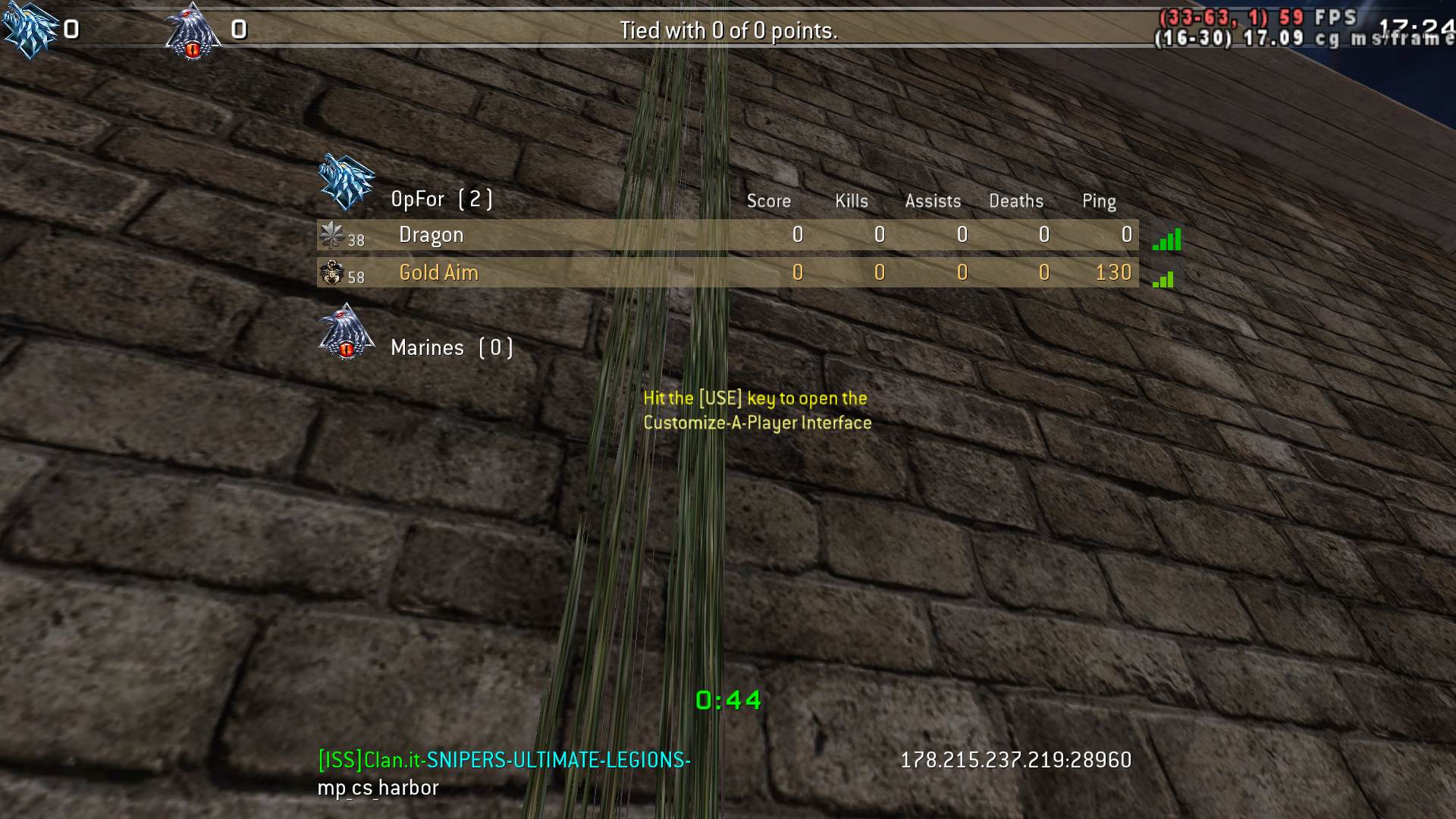Screen dimensions: 1456x819
Task: Click the Marines team eagle emblem
Action: [x=347, y=332]
